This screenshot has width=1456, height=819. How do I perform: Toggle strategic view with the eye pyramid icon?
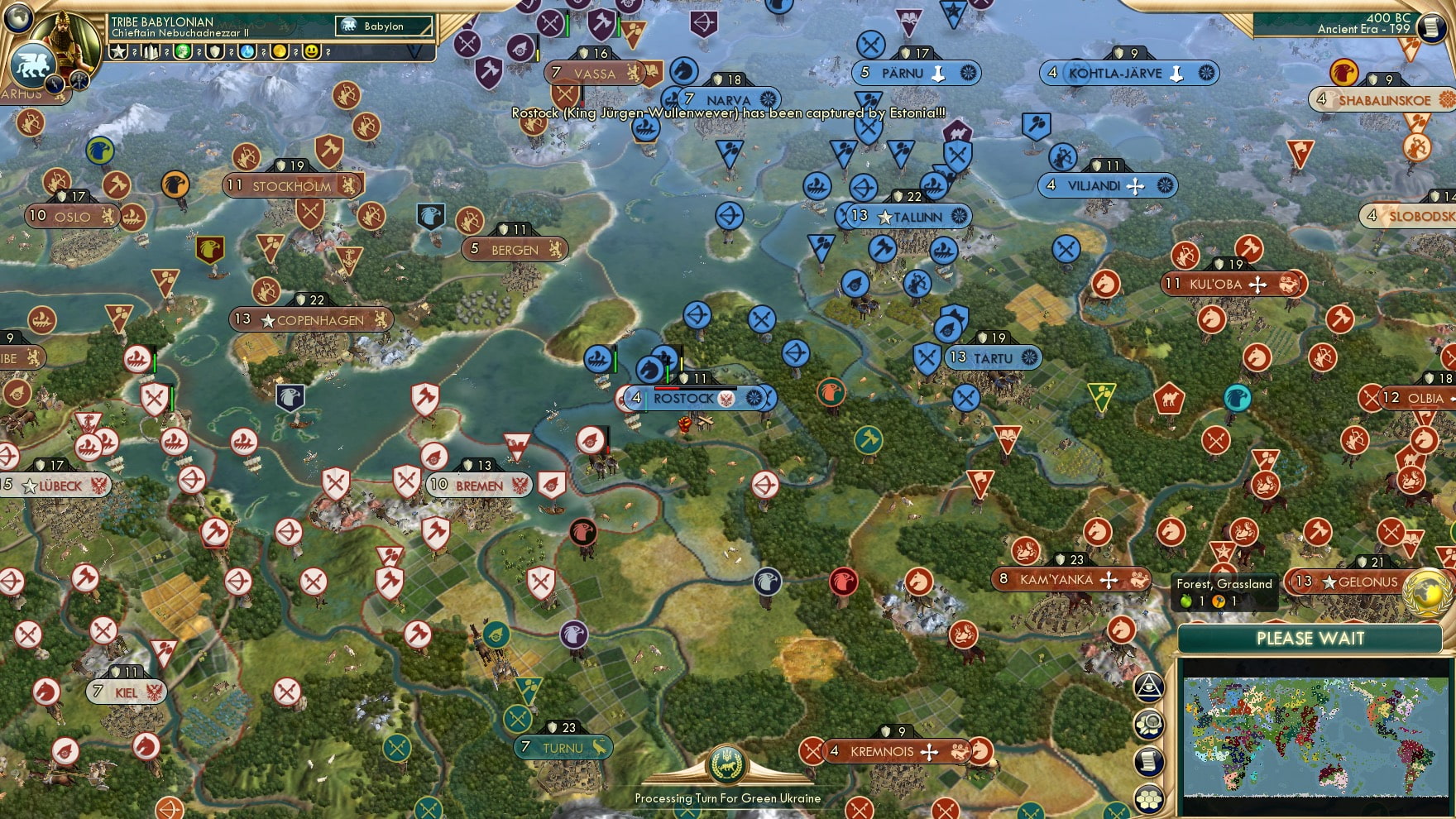pyautogui.click(x=1148, y=687)
